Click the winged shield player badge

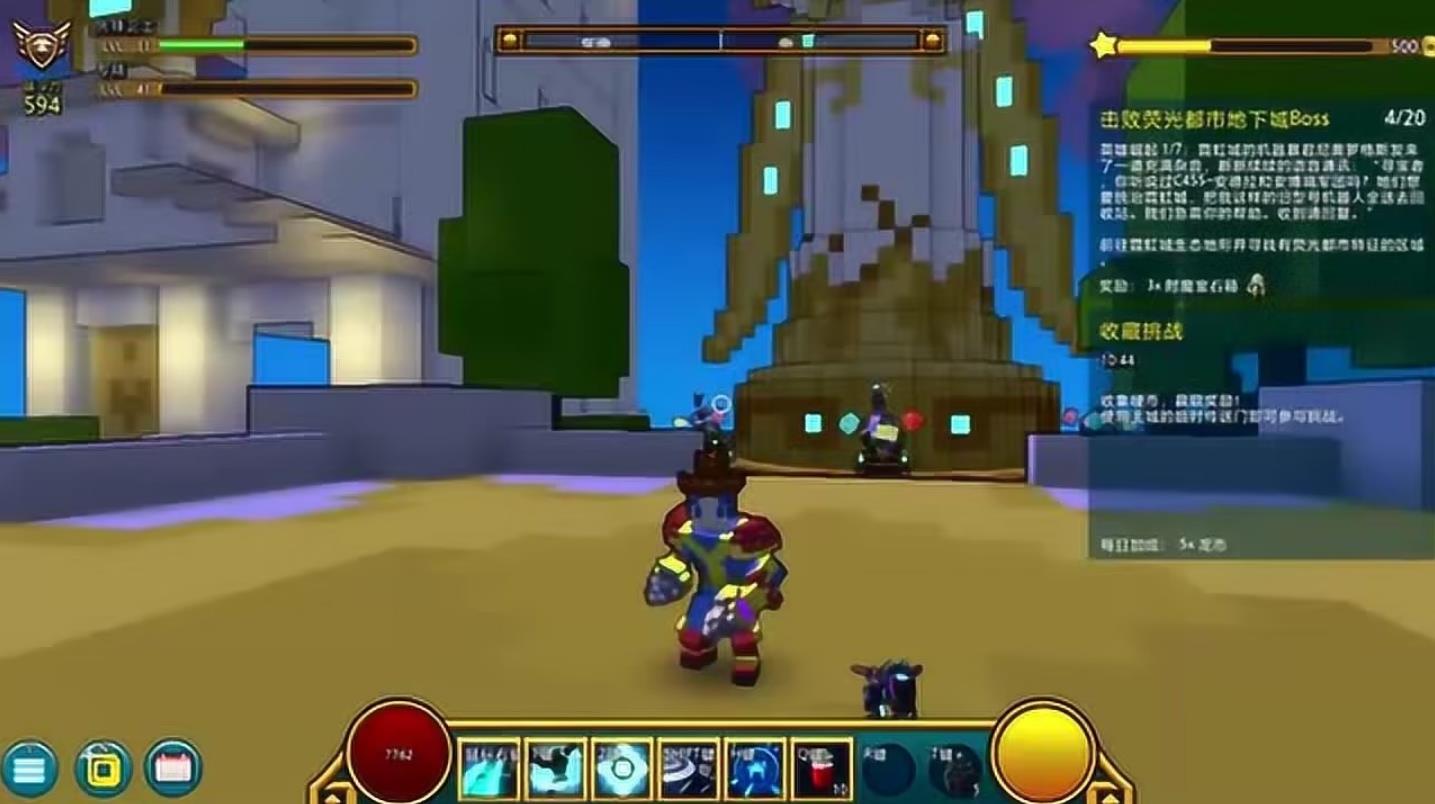pyautogui.click(x=41, y=45)
